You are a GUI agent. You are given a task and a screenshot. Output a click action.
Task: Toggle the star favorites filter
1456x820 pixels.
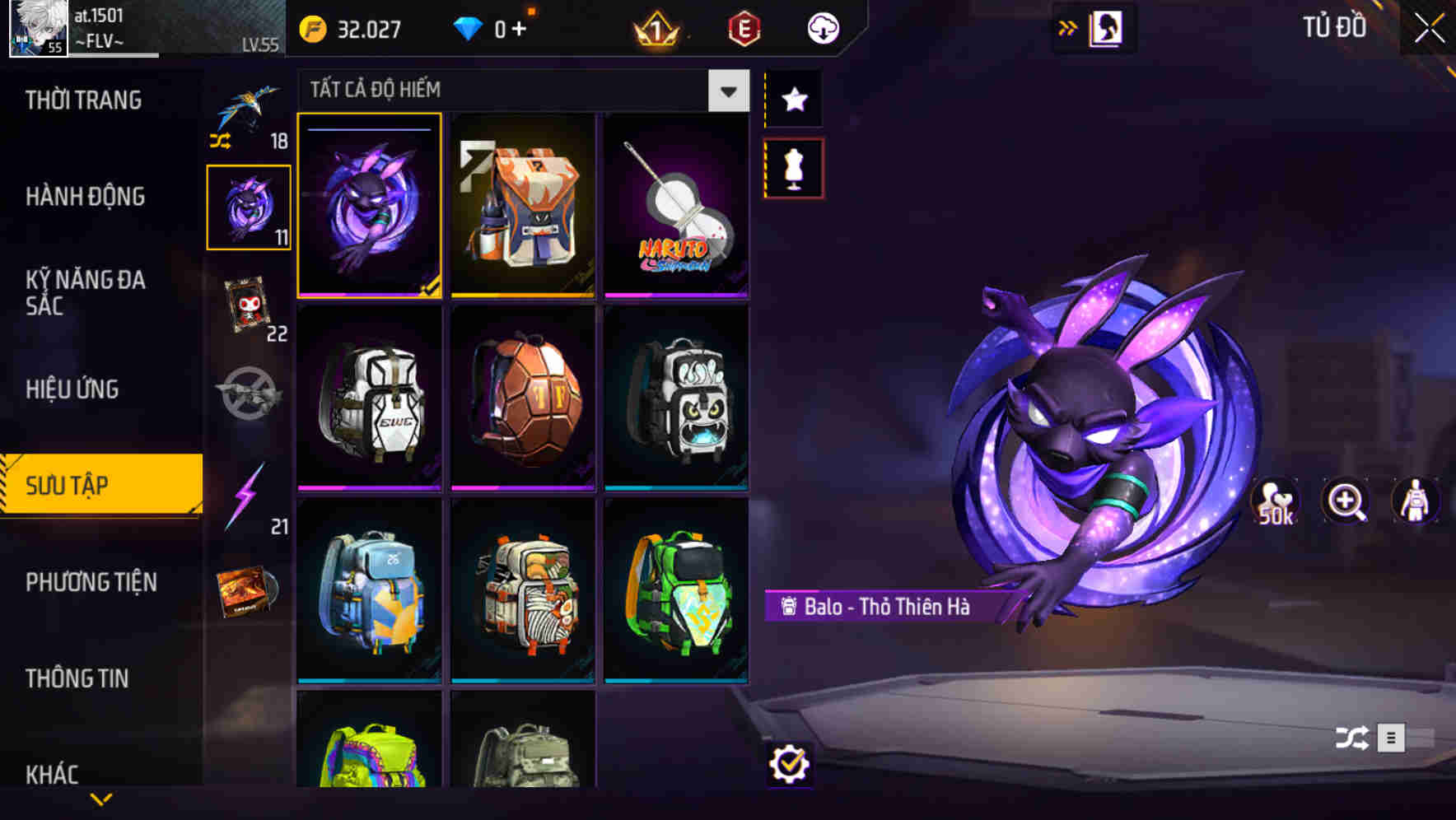coord(793,99)
